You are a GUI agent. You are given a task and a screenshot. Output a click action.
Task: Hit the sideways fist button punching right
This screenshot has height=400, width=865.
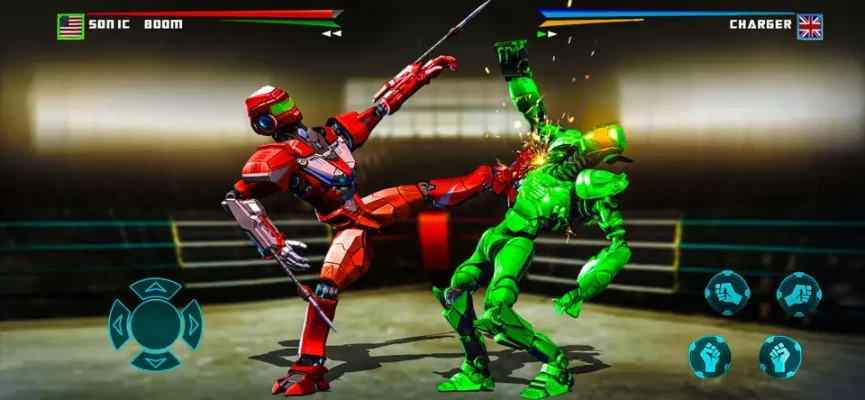(x=798, y=293)
